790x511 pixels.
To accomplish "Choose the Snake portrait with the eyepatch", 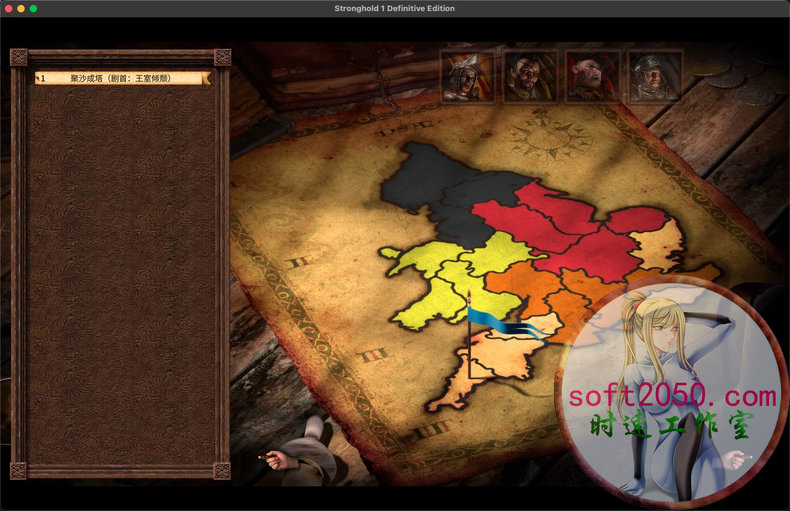I will point(530,77).
